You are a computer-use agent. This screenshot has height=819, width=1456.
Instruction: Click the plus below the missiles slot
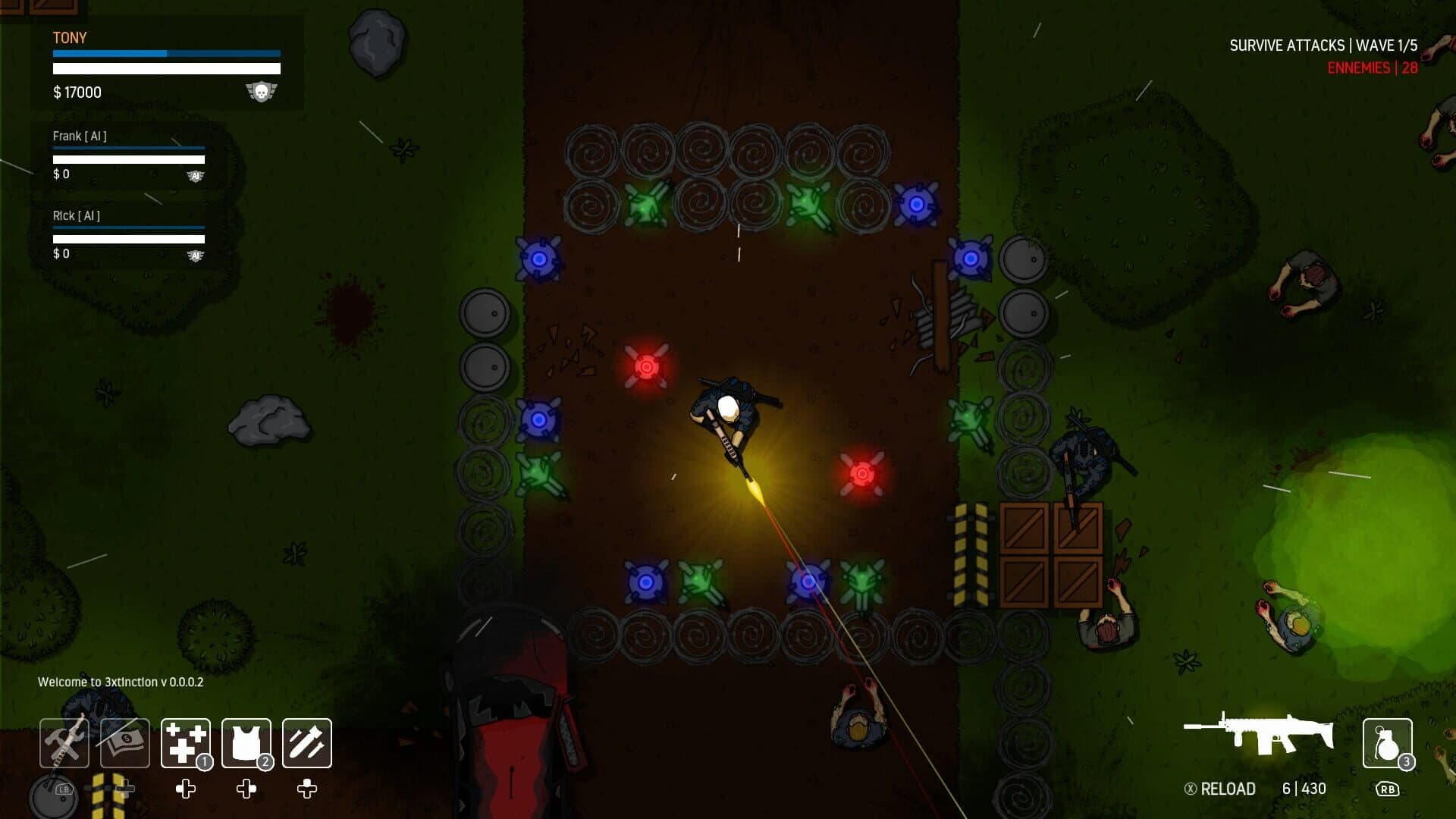tap(306, 789)
